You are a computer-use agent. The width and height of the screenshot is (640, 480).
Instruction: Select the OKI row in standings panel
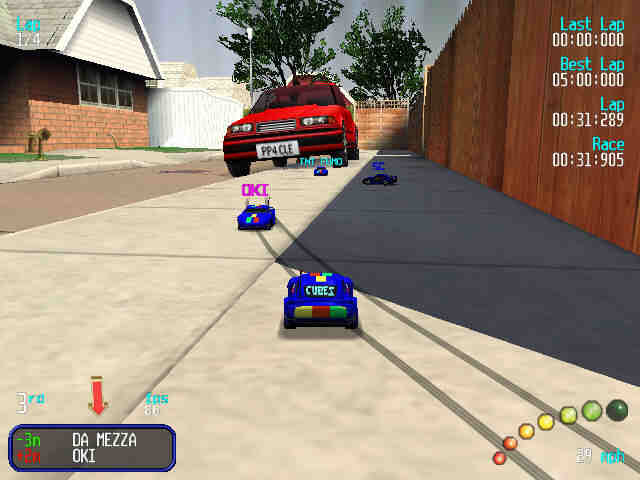tap(92, 455)
